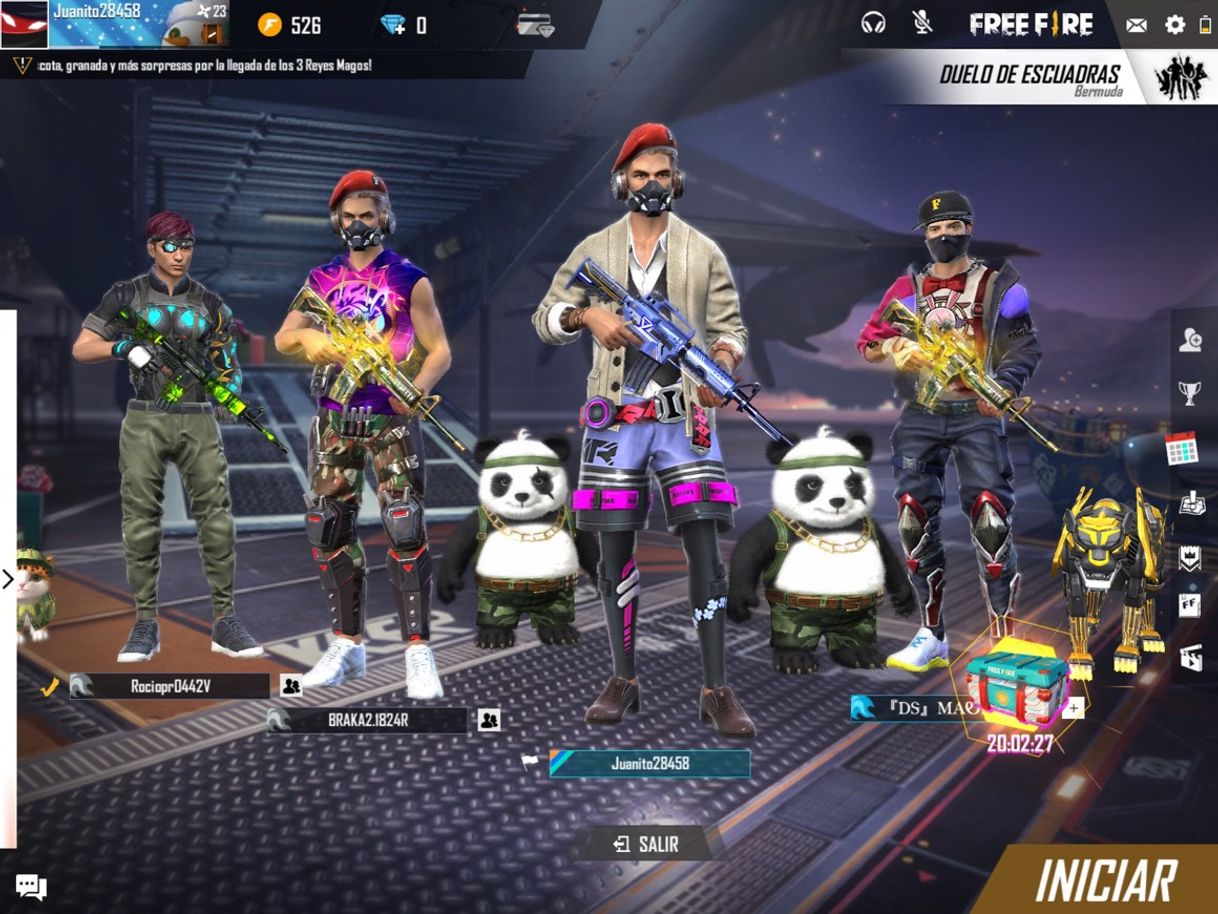
Task: Open the calendar events icon
Action: (x=1182, y=449)
